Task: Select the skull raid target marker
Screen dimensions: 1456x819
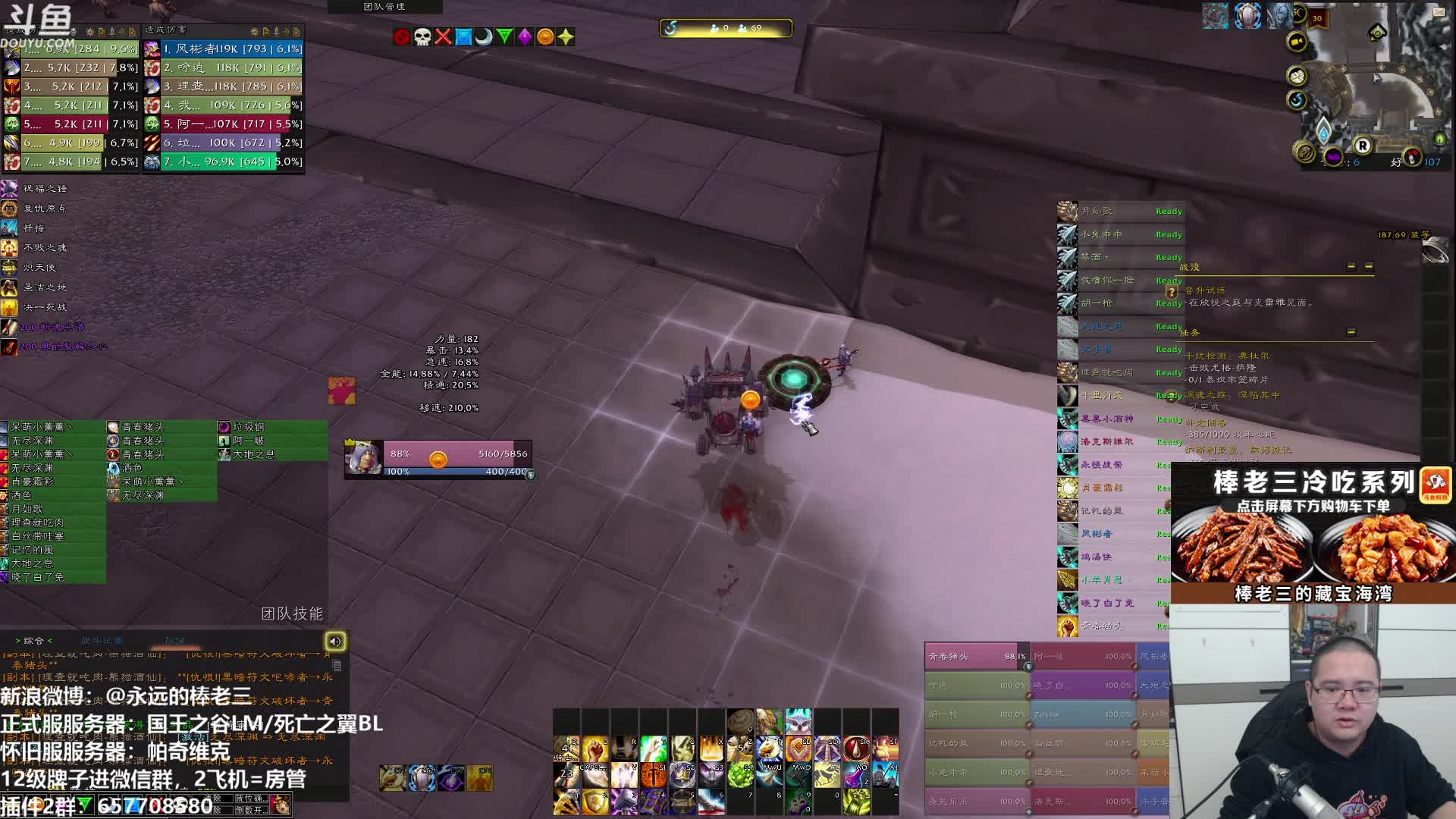Action: (x=422, y=36)
